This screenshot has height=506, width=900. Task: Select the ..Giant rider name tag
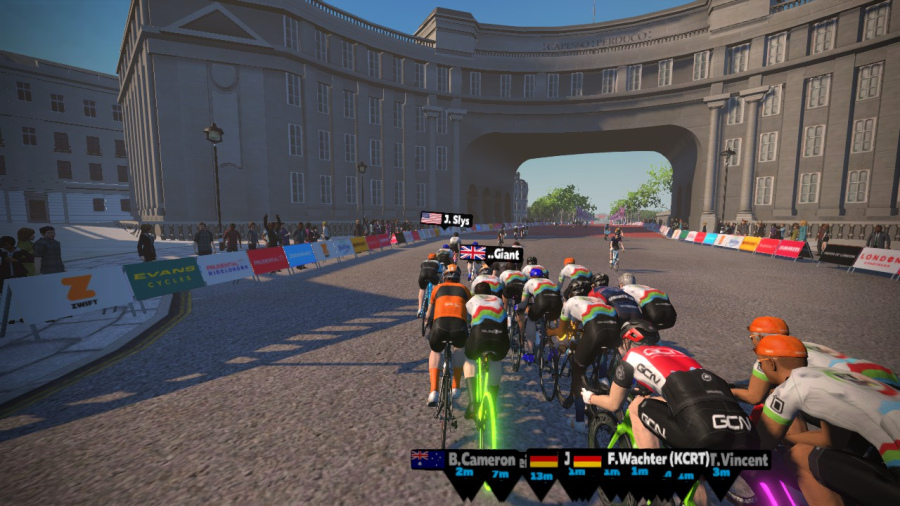(x=491, y=254)
